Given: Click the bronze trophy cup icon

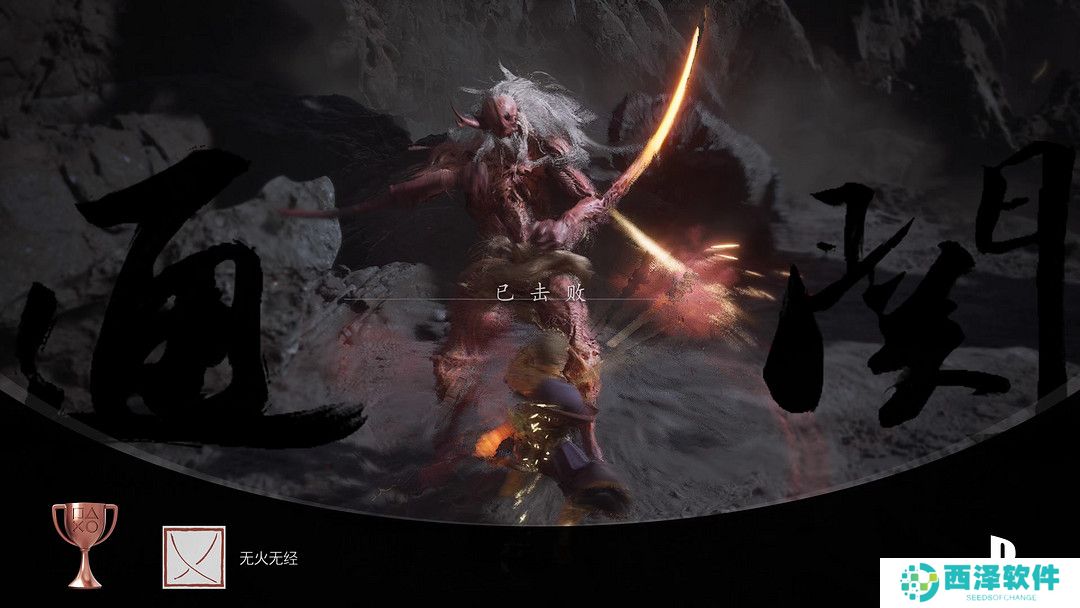Looking at the screenshot, I should pos(84,543).
